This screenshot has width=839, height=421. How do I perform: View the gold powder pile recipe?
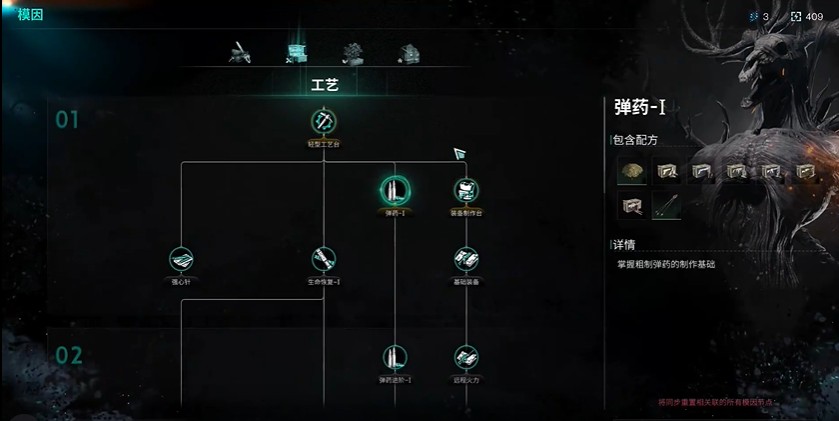(630, 172)
